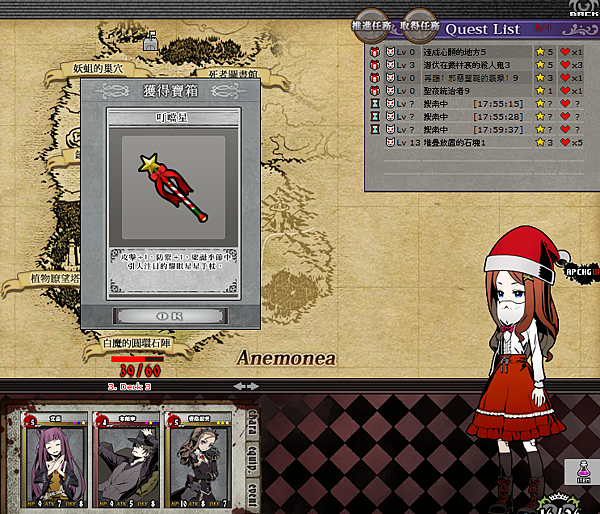Image resolution: width=600 pixels, height=514 pixels.
Task: Select the exploring quest timed 17:59:37
Action: click(x=468, y=130)
